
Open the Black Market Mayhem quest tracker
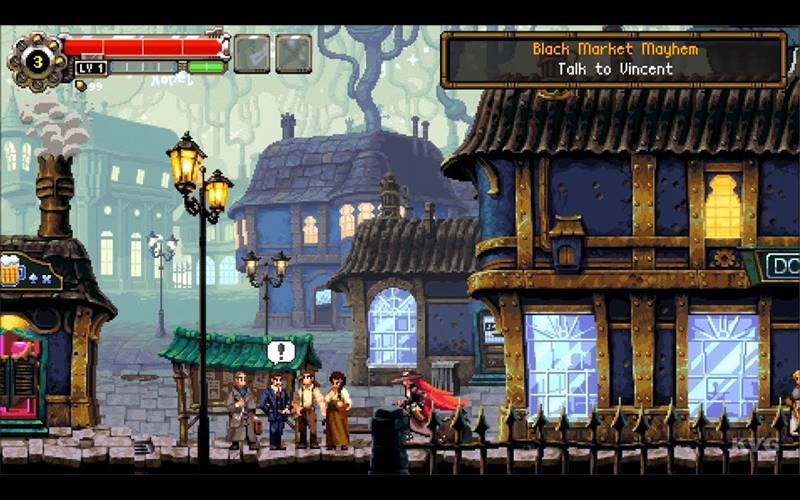pyautogui.click(x=614, y=59)
